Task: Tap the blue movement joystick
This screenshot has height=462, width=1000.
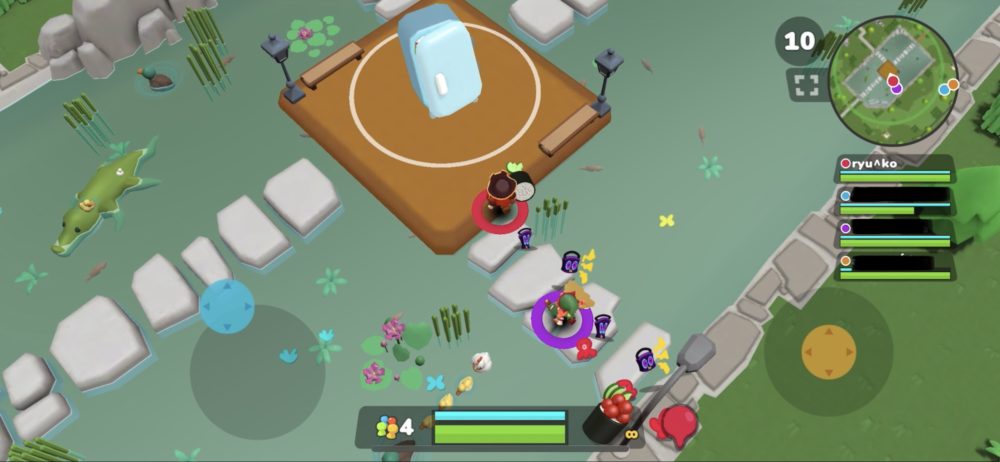Action: (227, 306)
